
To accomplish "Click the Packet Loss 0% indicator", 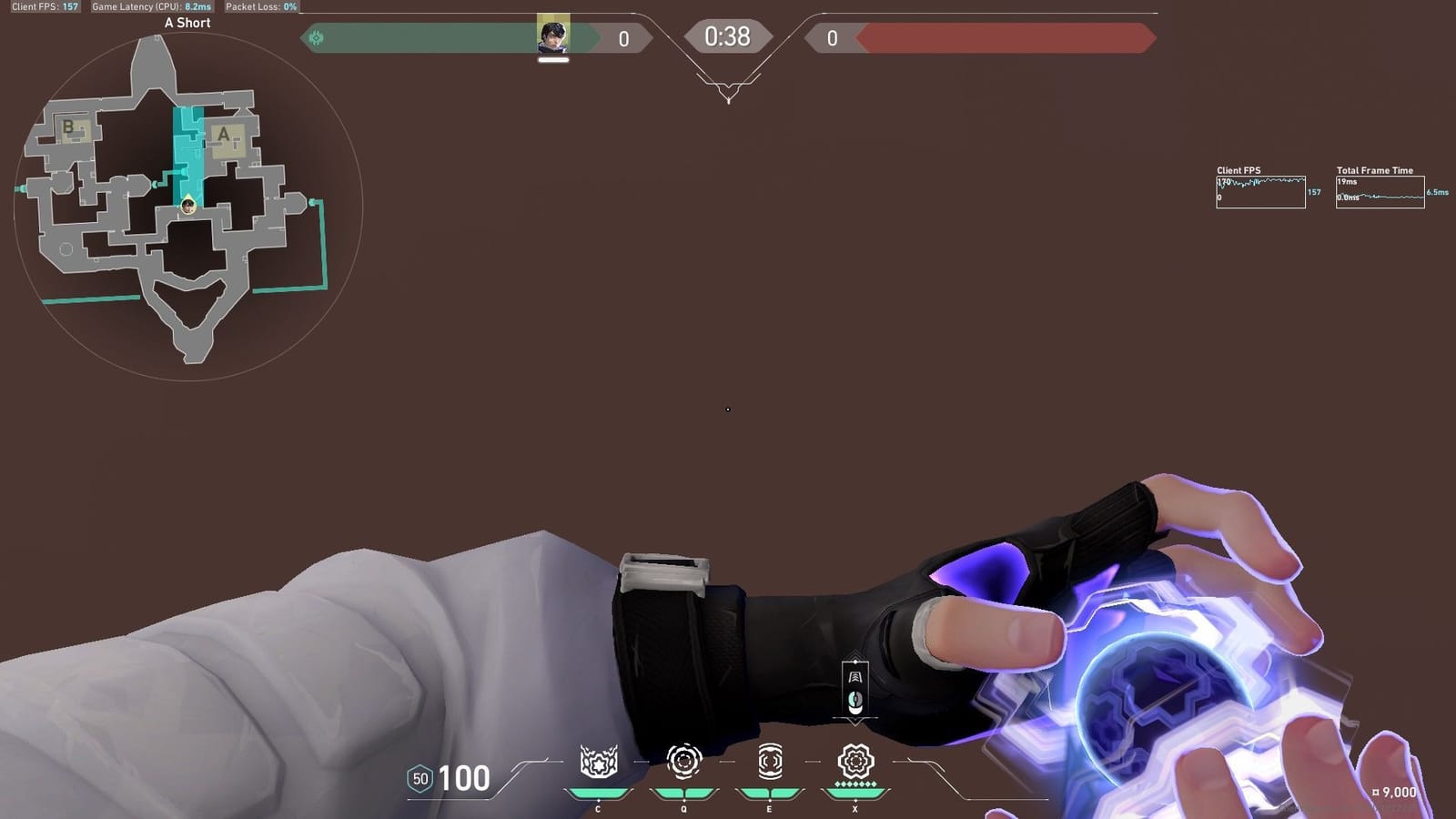I will 263,6.
